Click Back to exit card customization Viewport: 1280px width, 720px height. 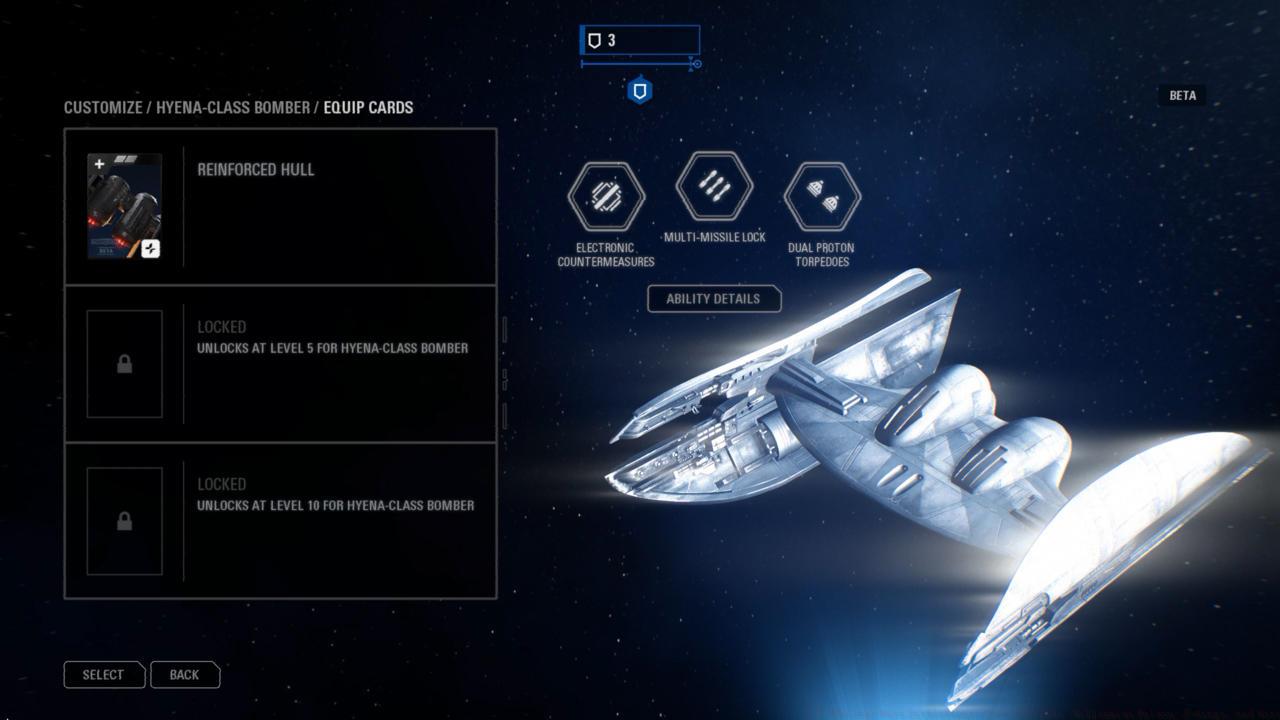[x=185, y=674]
